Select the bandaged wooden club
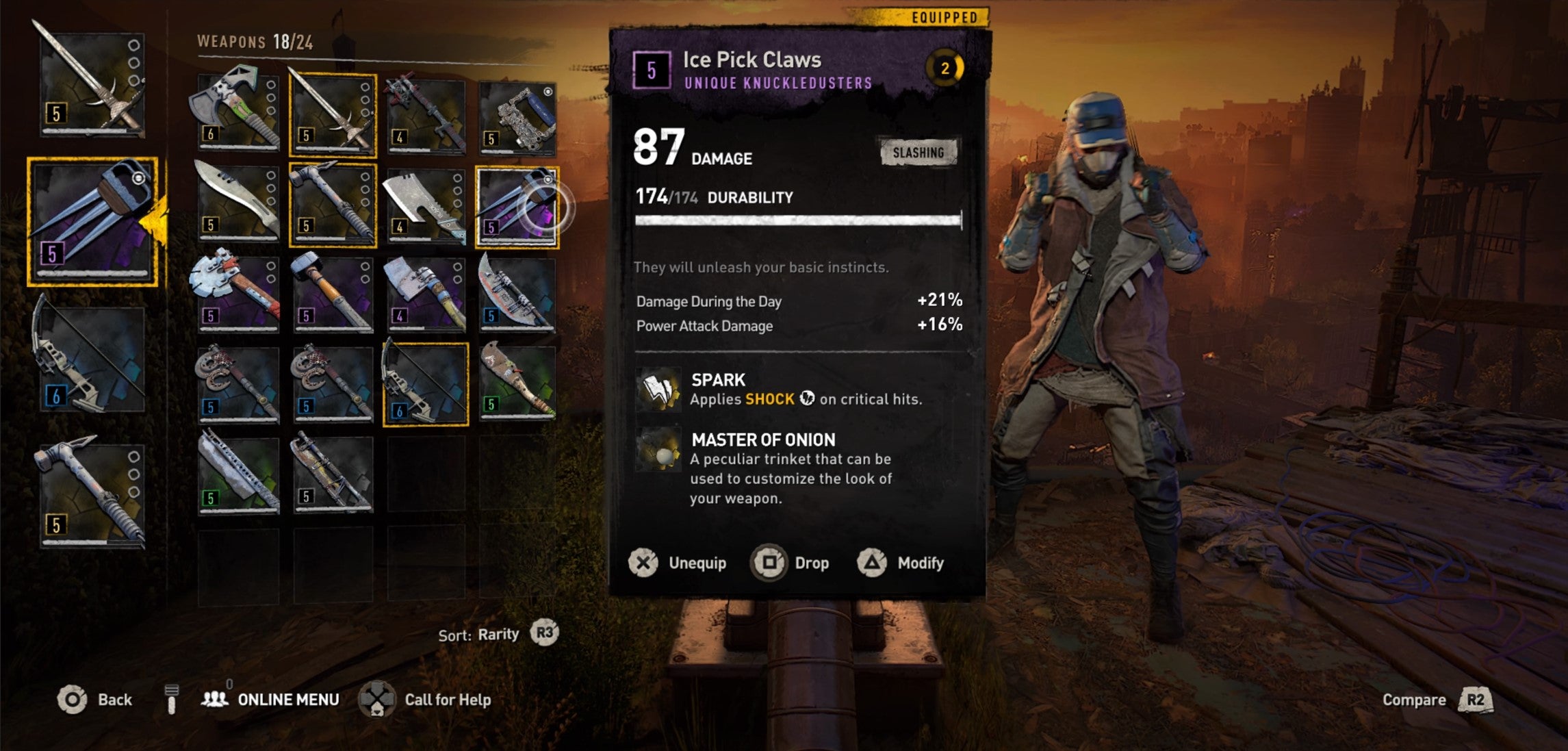Image resolution: width=1568 pixels, height=751 pixels. point(518,382)
